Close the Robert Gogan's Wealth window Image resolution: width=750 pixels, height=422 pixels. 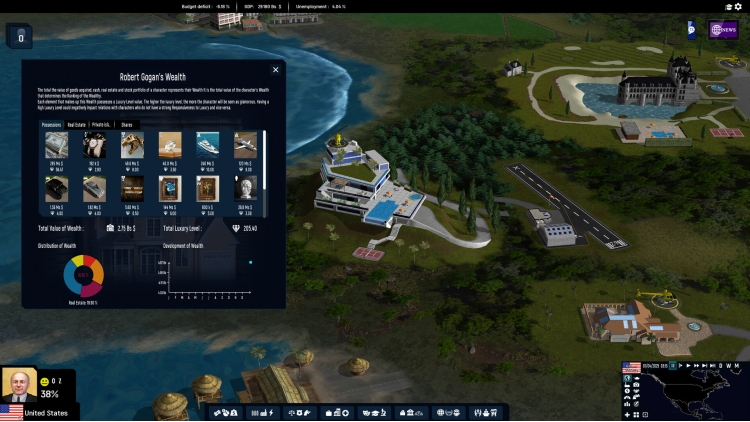pyautogui.click(x=276, y=68)
